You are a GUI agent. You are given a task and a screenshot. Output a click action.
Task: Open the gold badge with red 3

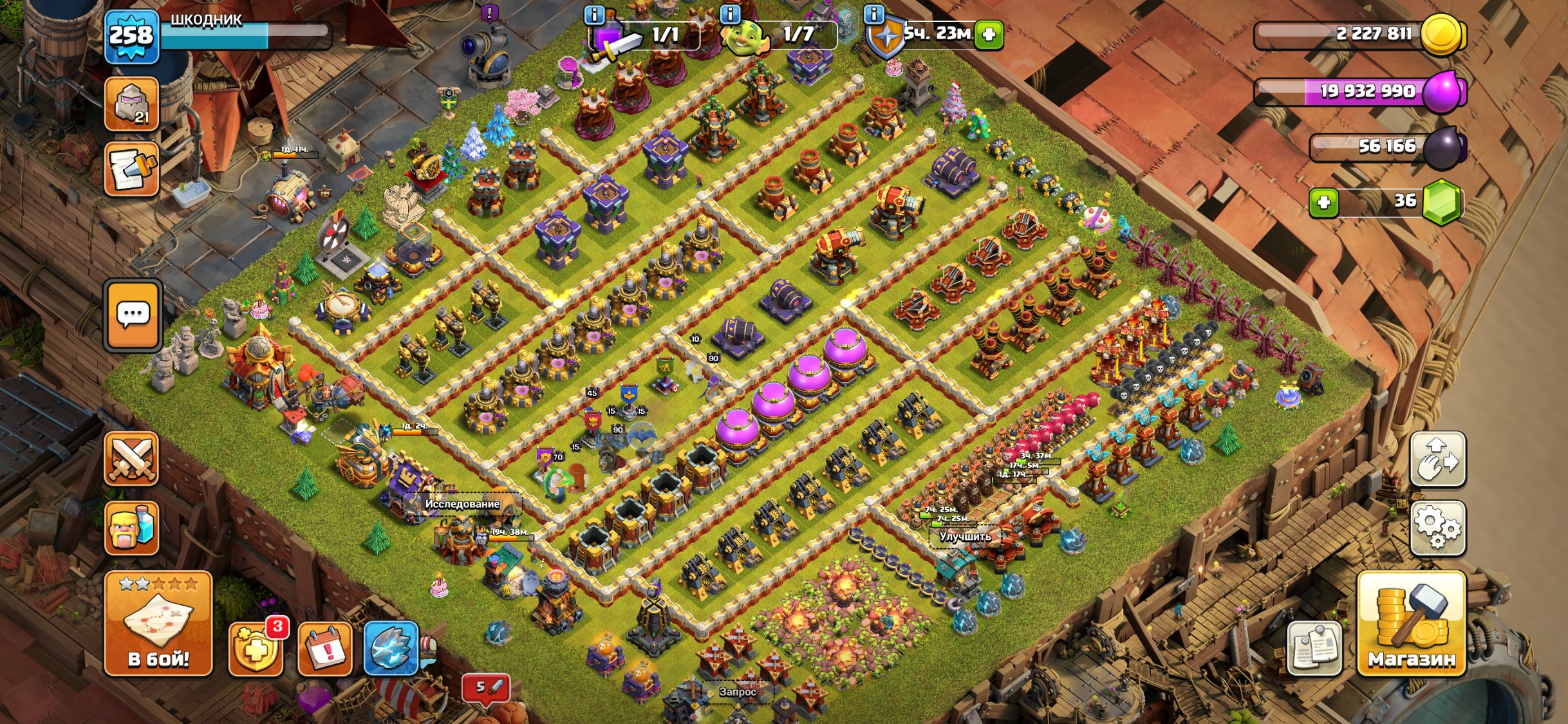[x=256, y=649]
